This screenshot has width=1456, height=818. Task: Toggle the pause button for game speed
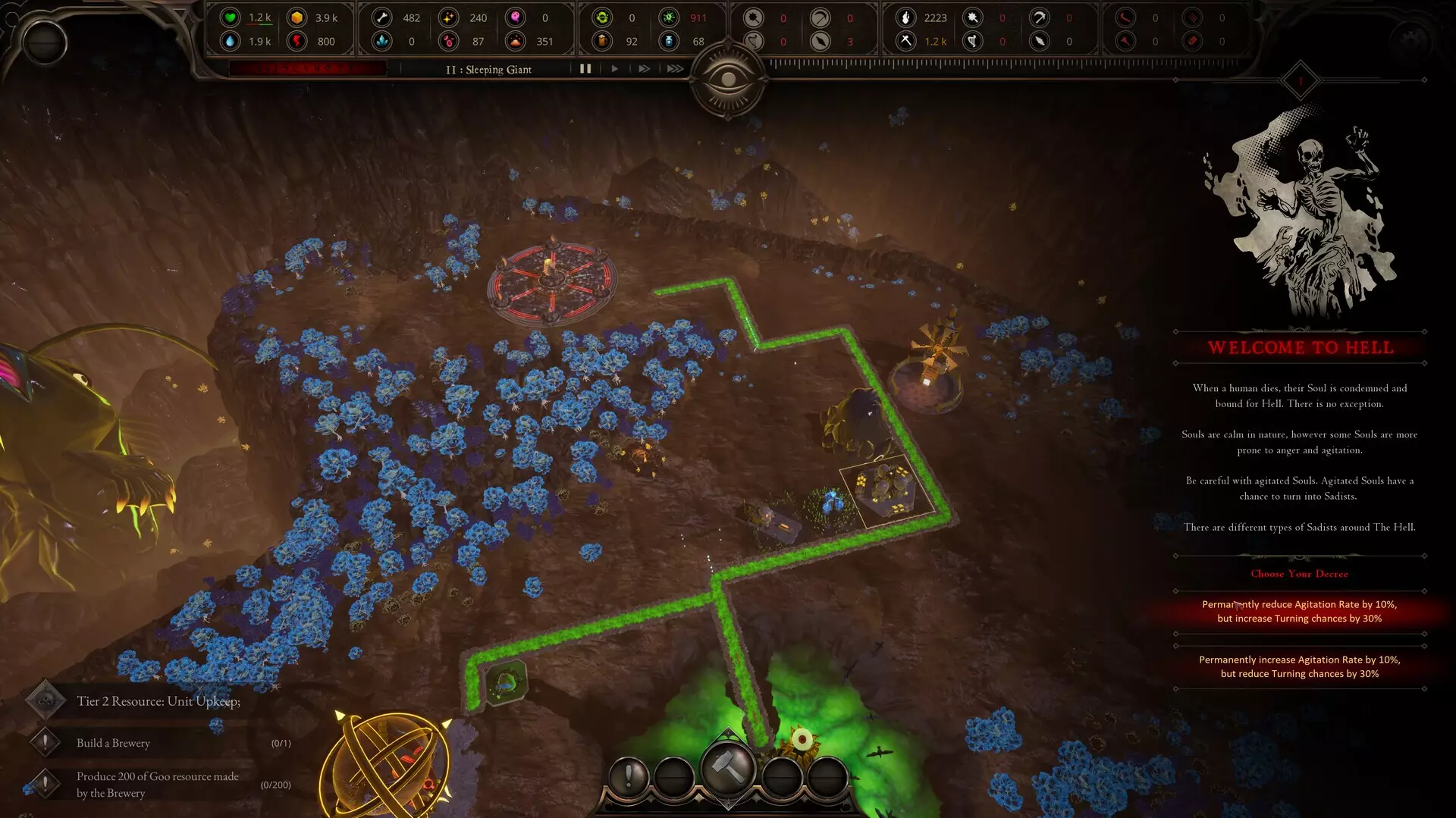[x=585, y=68]
